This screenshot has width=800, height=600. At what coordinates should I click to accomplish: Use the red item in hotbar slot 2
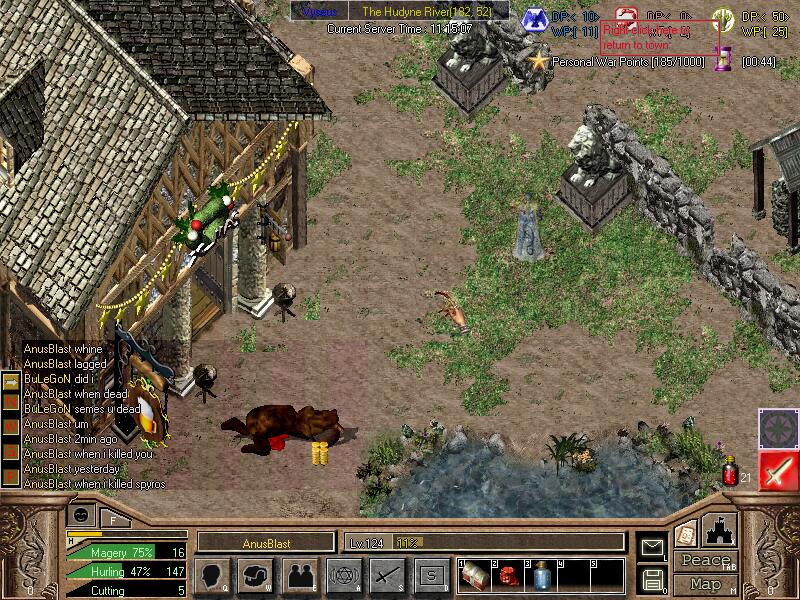(x=507, y=575)
